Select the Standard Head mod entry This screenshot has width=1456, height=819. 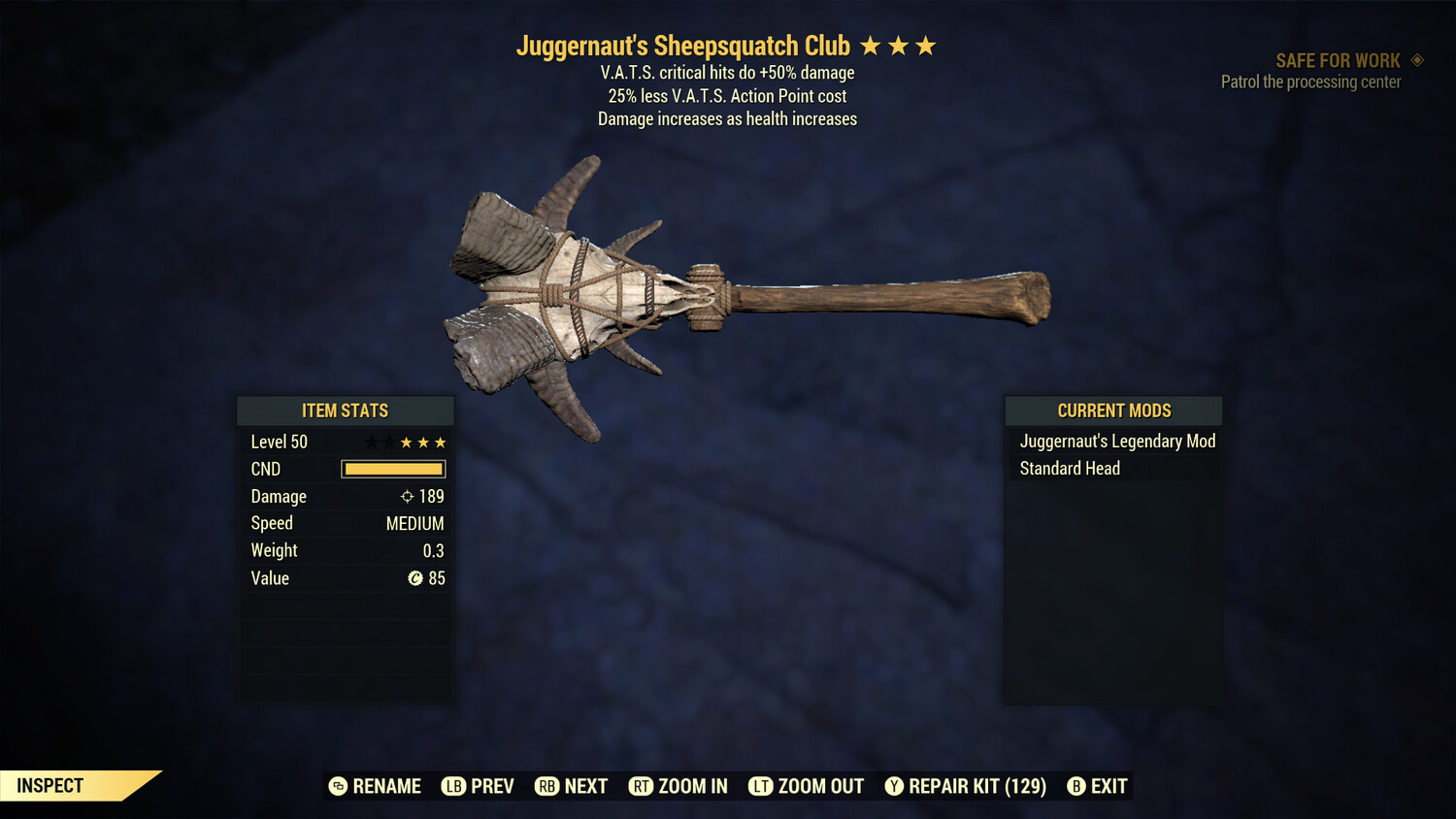click(1070, 469)
